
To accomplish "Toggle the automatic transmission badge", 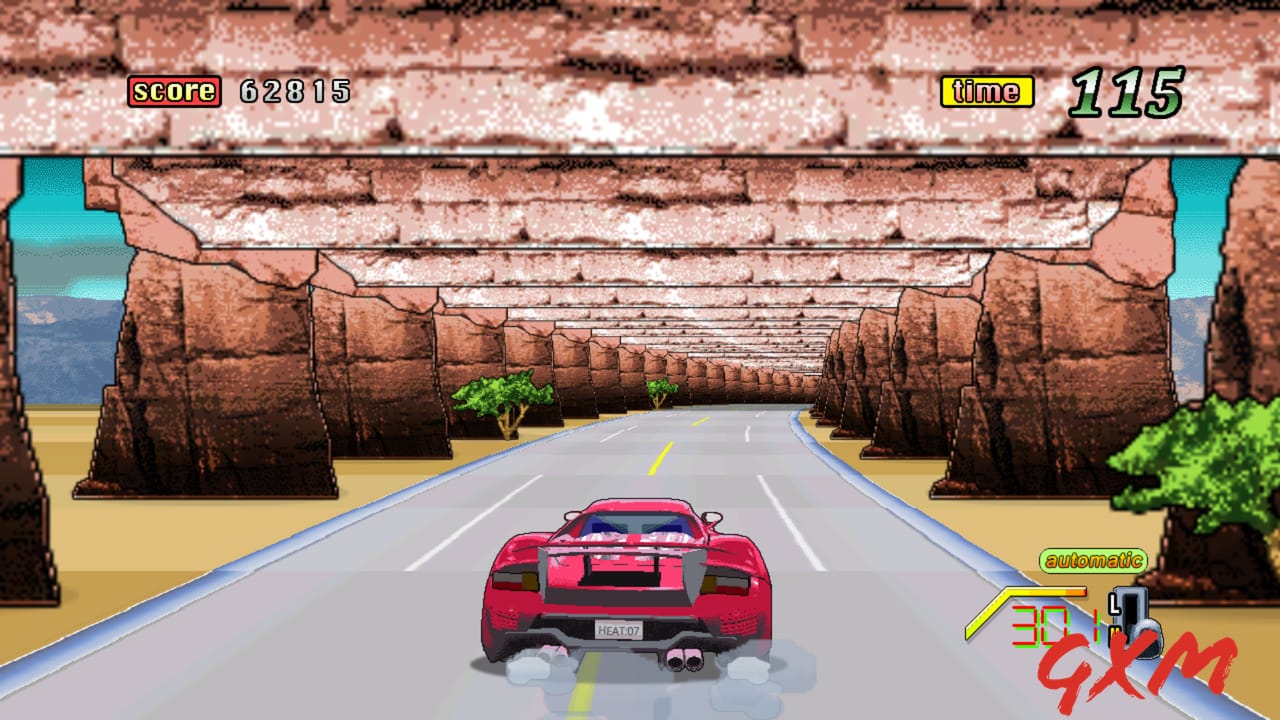I will coord(1093,558).
